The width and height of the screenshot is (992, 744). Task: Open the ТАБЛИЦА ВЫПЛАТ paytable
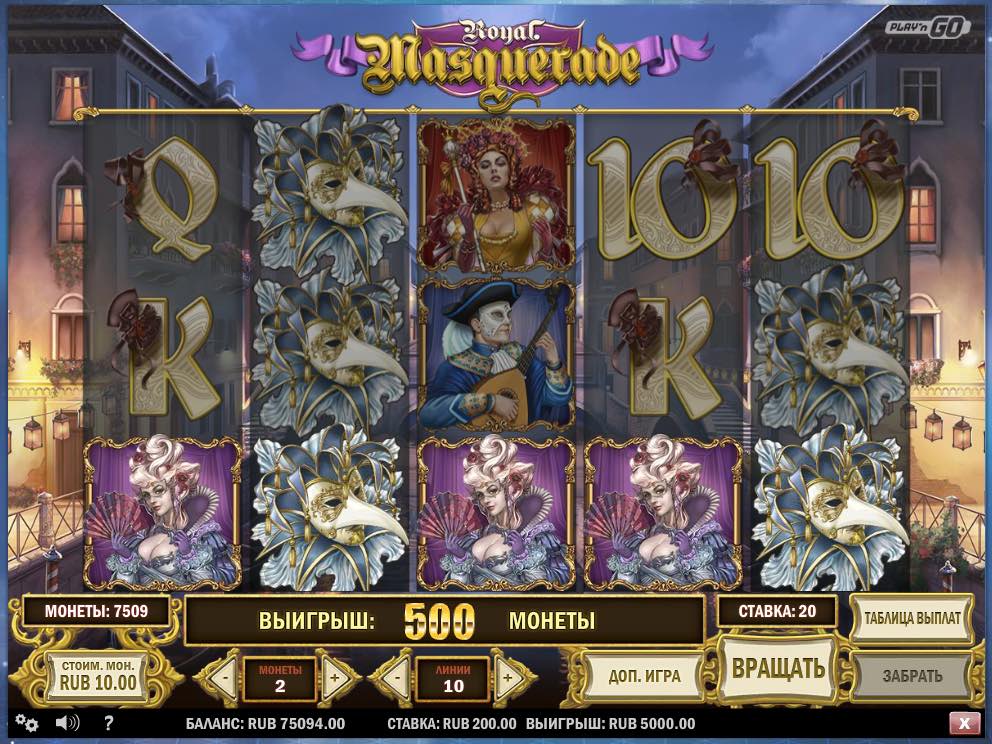tap(912, 618)
